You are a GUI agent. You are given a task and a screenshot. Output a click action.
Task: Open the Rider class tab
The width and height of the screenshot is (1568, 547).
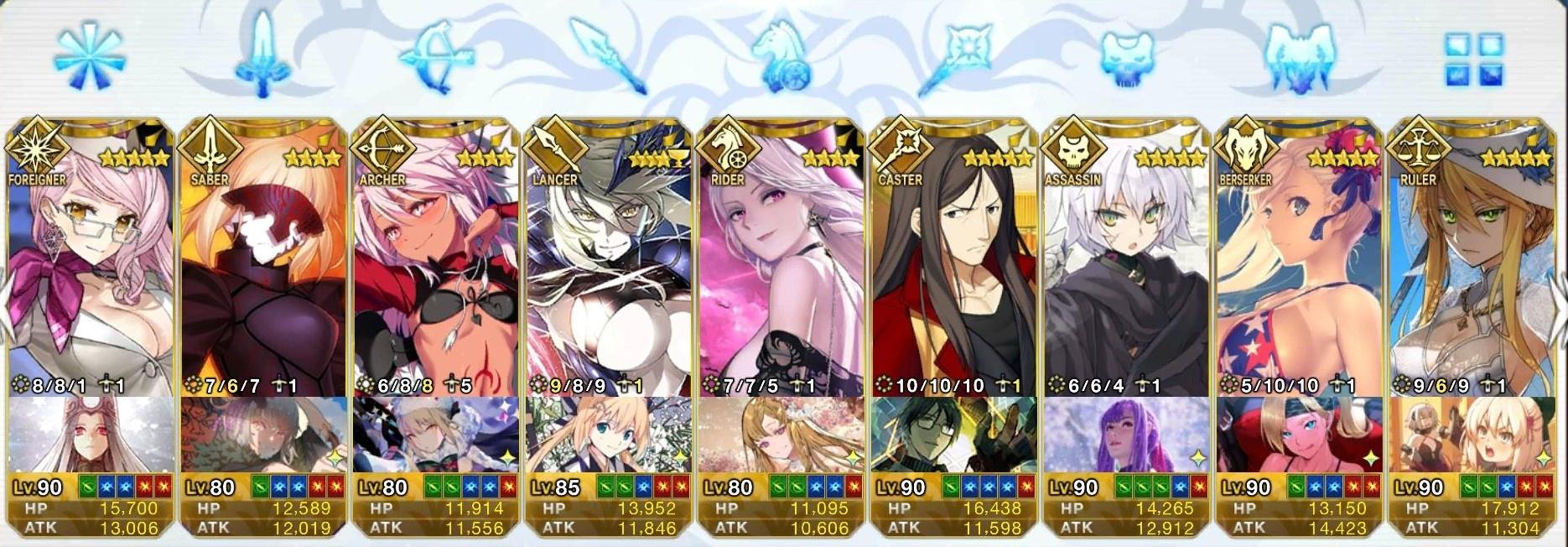tap(784, 59)
